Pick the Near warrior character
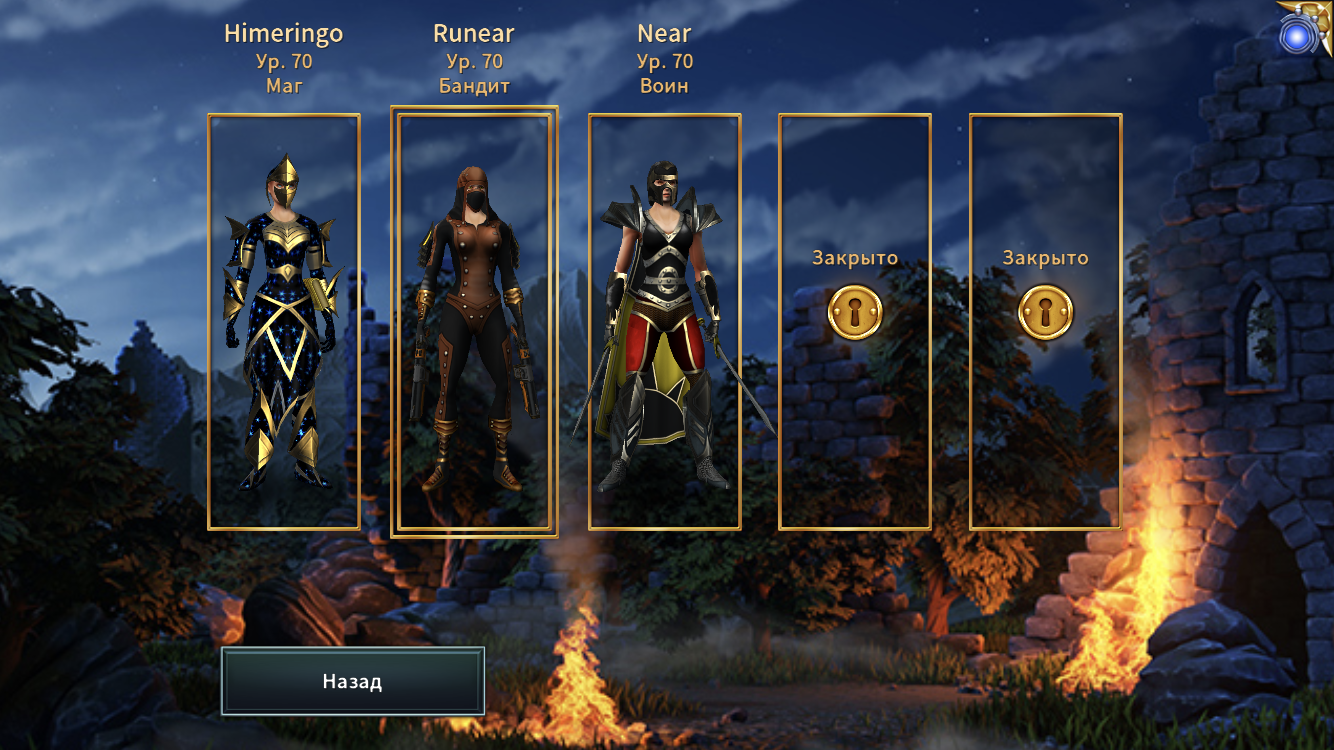Image resolution: width=1334 pixels, height=750 pixels. point(664,321)
